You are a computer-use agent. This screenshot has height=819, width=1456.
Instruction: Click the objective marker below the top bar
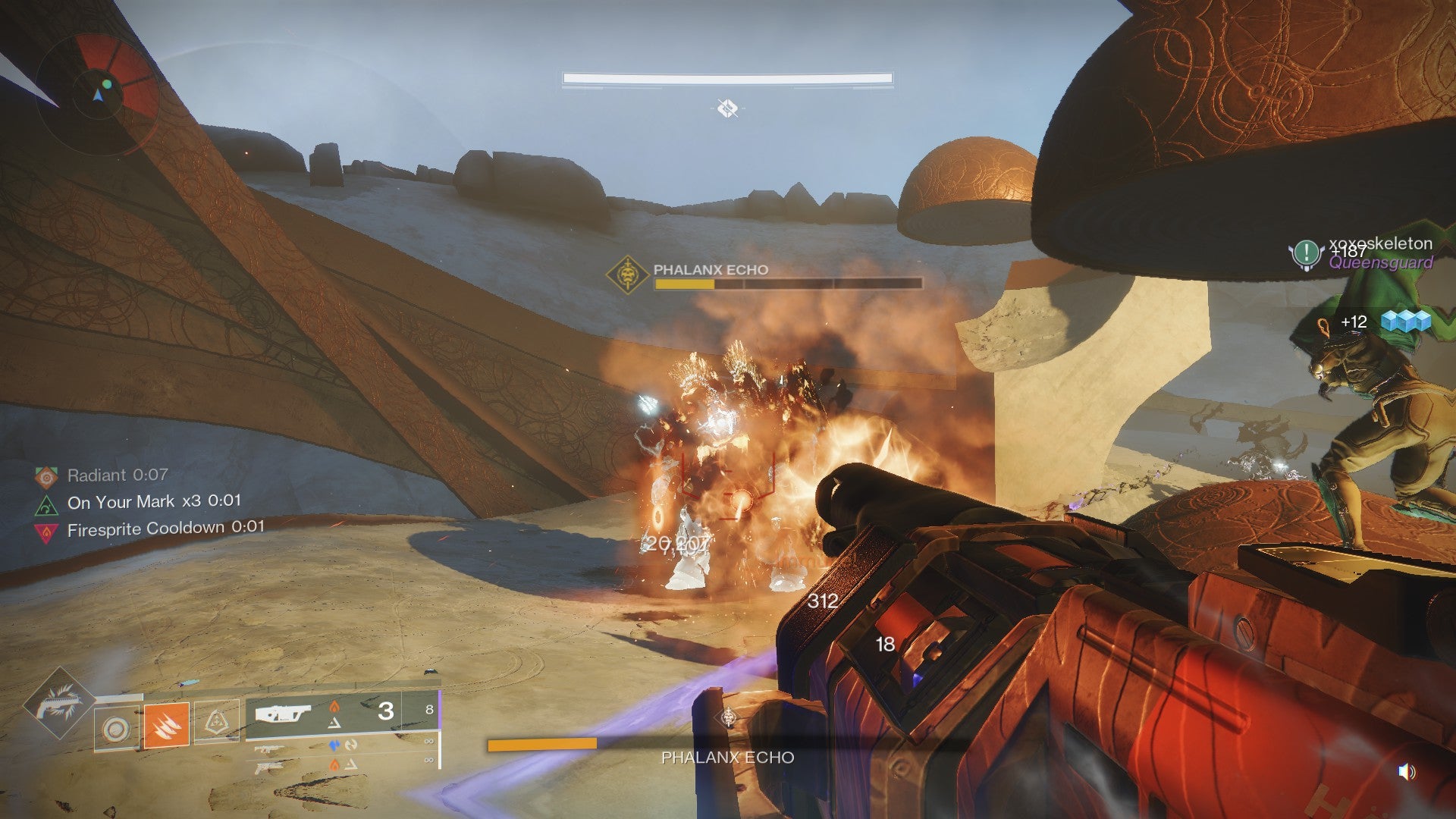tap(727, 108)
